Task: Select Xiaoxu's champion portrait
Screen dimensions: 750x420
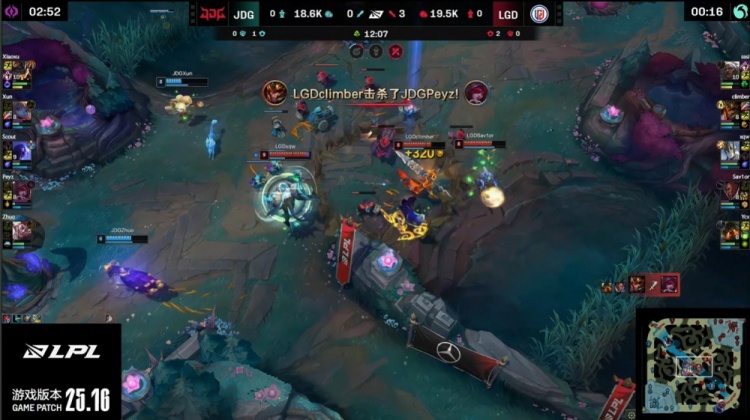Action: click(22, 75)
